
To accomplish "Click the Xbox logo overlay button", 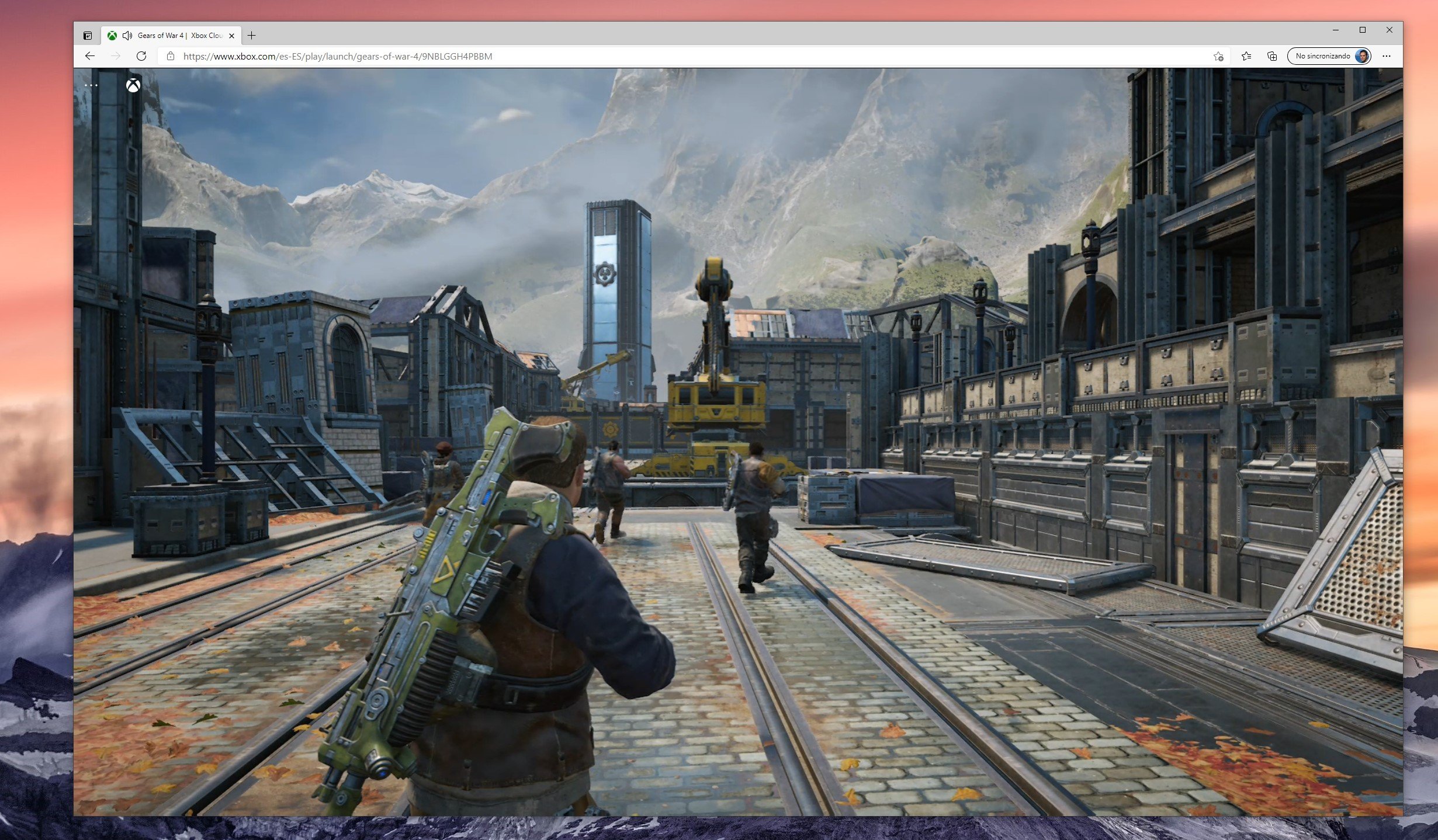I will [x=133, y=85].
